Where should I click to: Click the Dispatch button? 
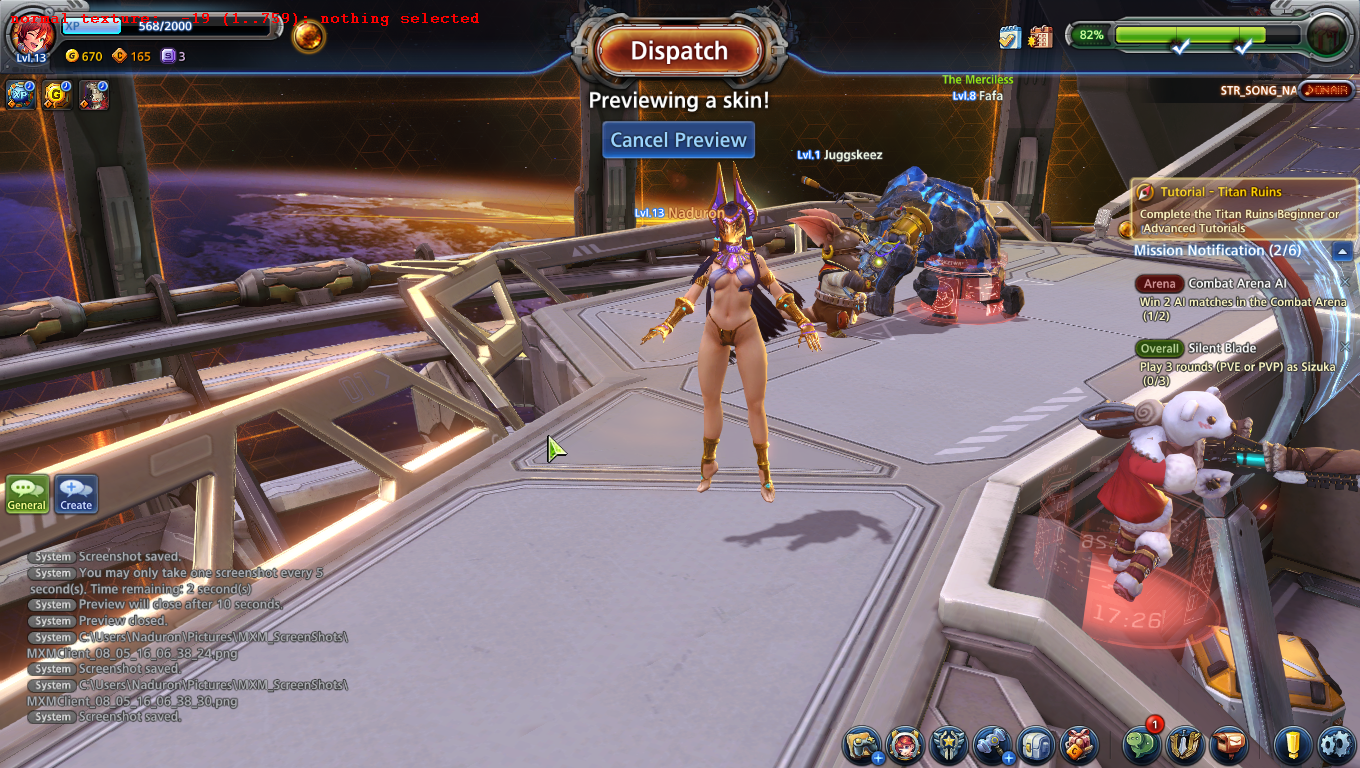point(679,51)
